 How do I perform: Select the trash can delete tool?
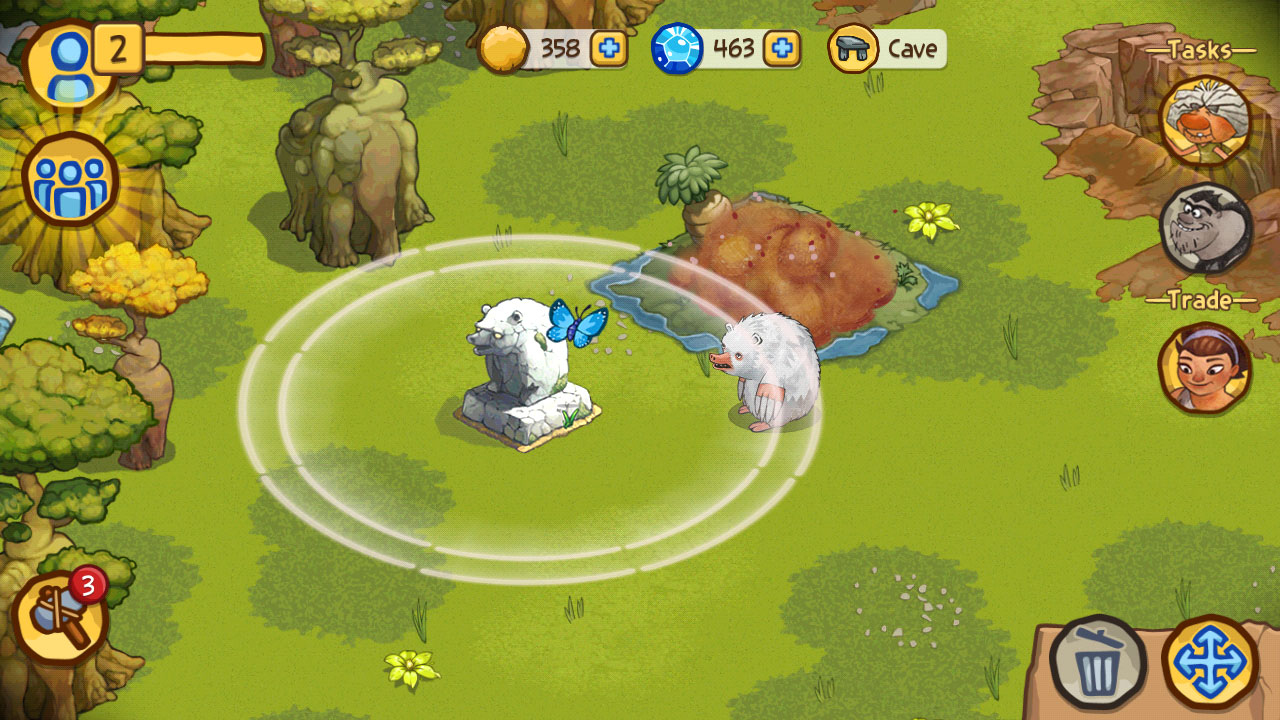[x=1098, y=662]
